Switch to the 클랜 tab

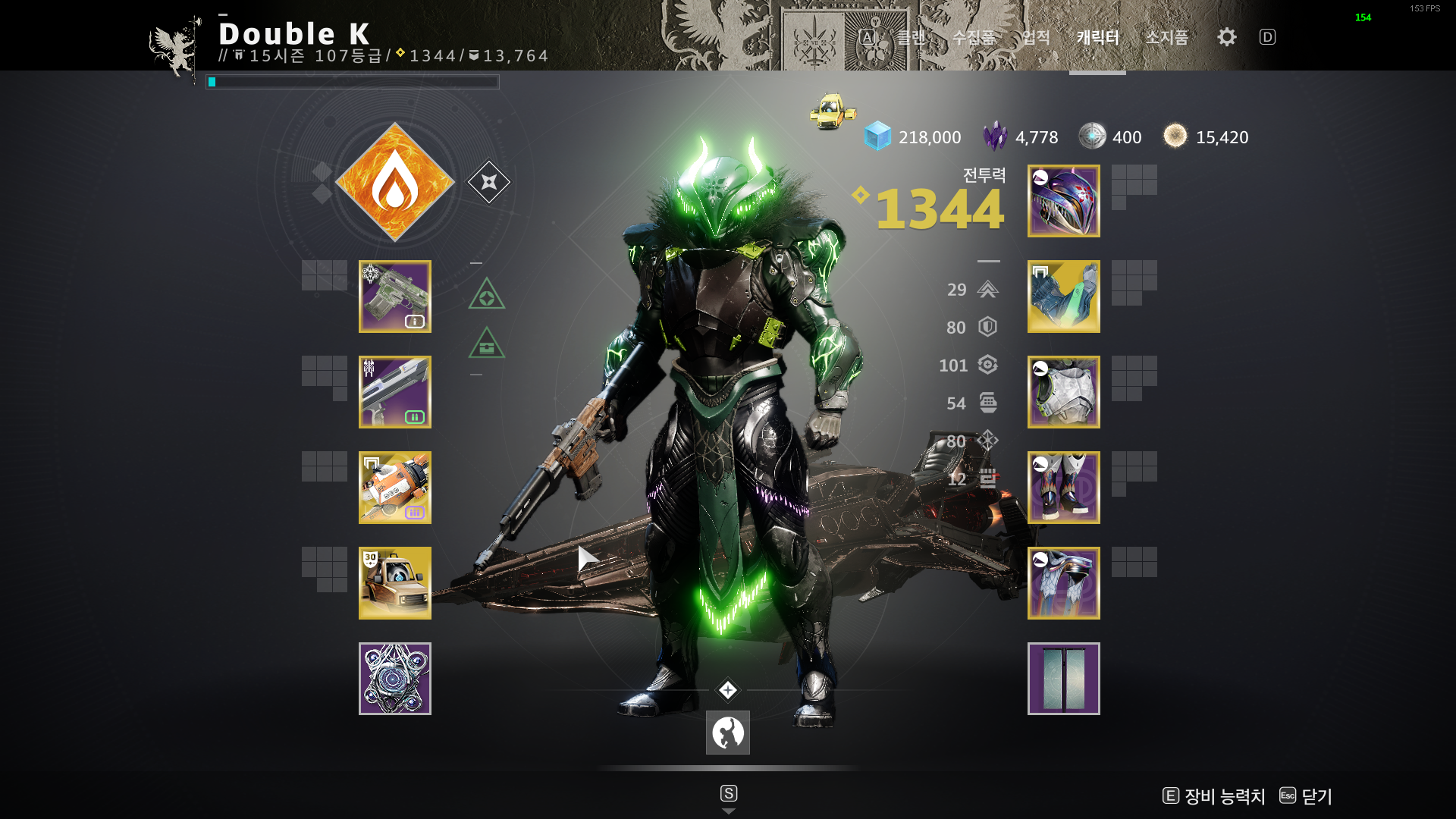[x=911, y=37]
